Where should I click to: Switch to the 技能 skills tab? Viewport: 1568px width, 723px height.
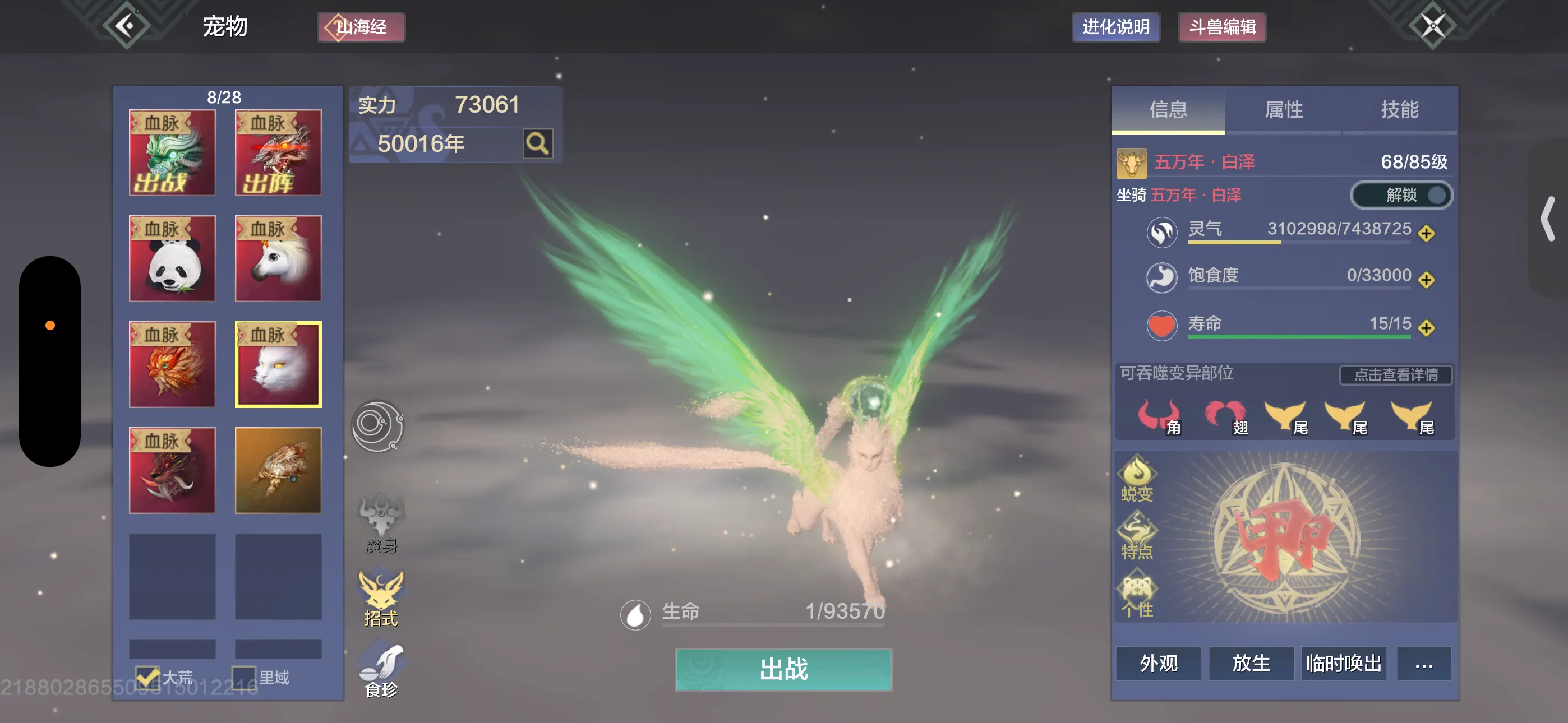1399,110
